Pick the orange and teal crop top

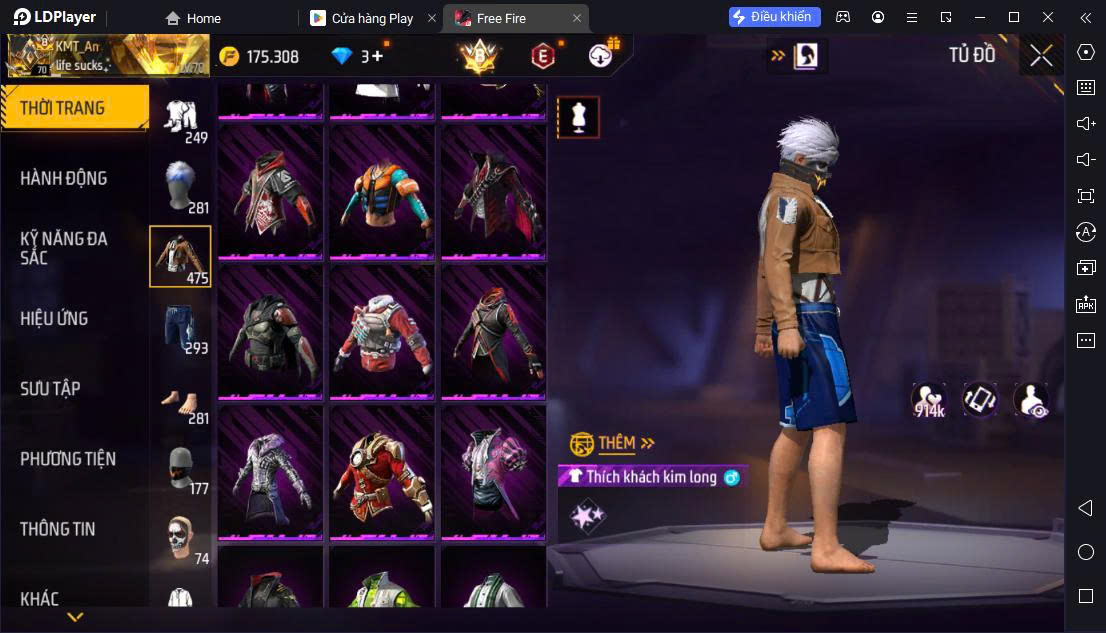[x=382, y=190]
